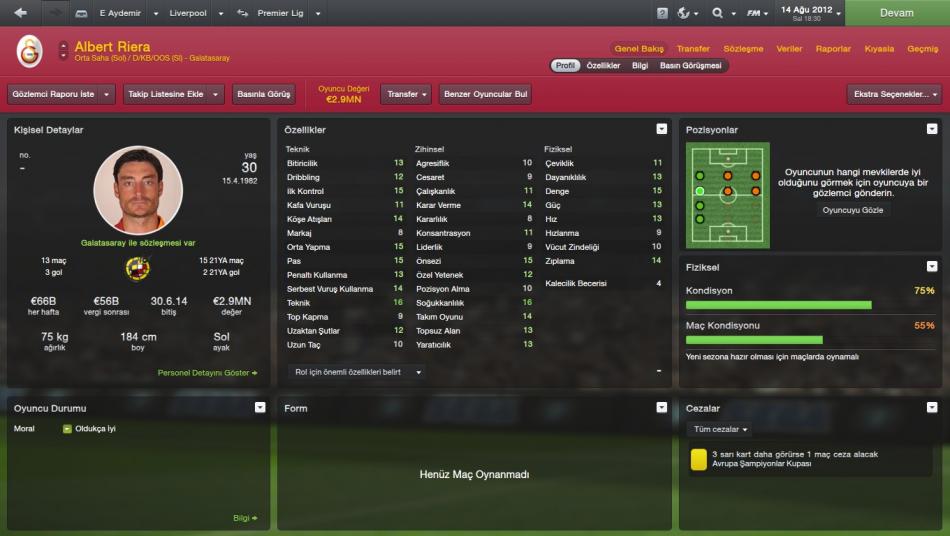
Task: Show the Raporlar tab
Action: [833, 48]
